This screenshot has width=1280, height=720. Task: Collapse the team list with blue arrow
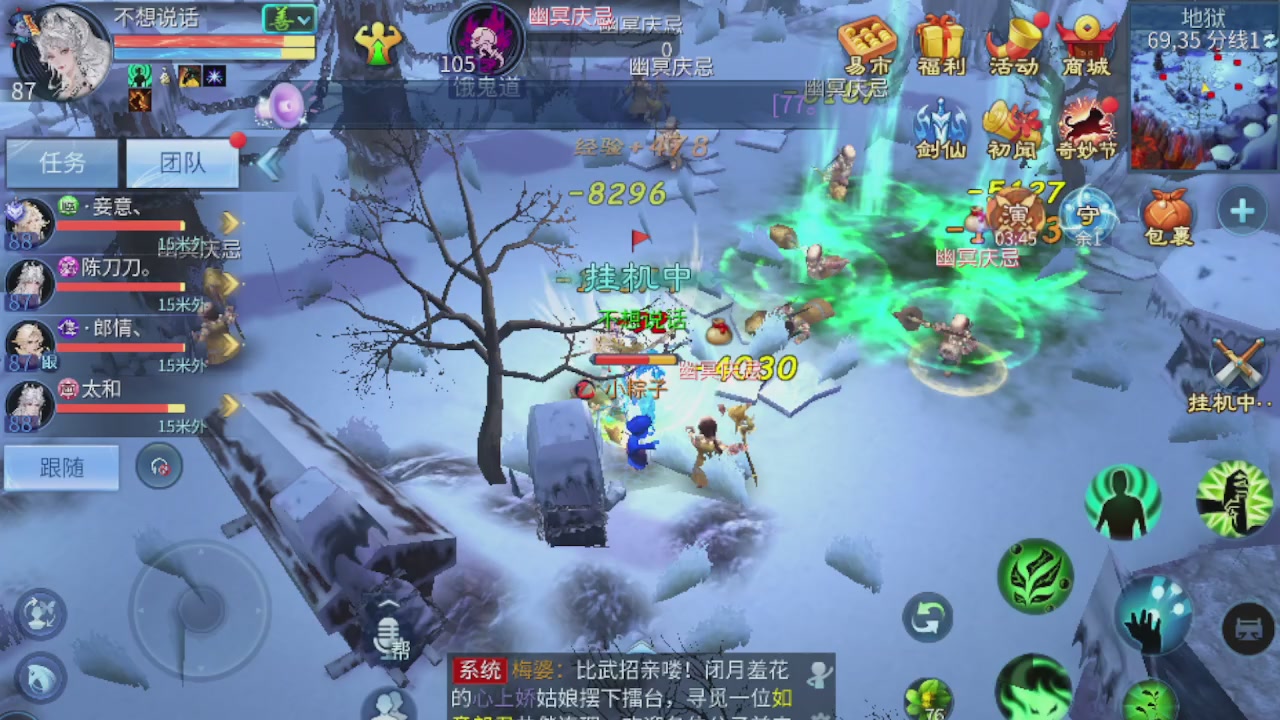point(267,161)
